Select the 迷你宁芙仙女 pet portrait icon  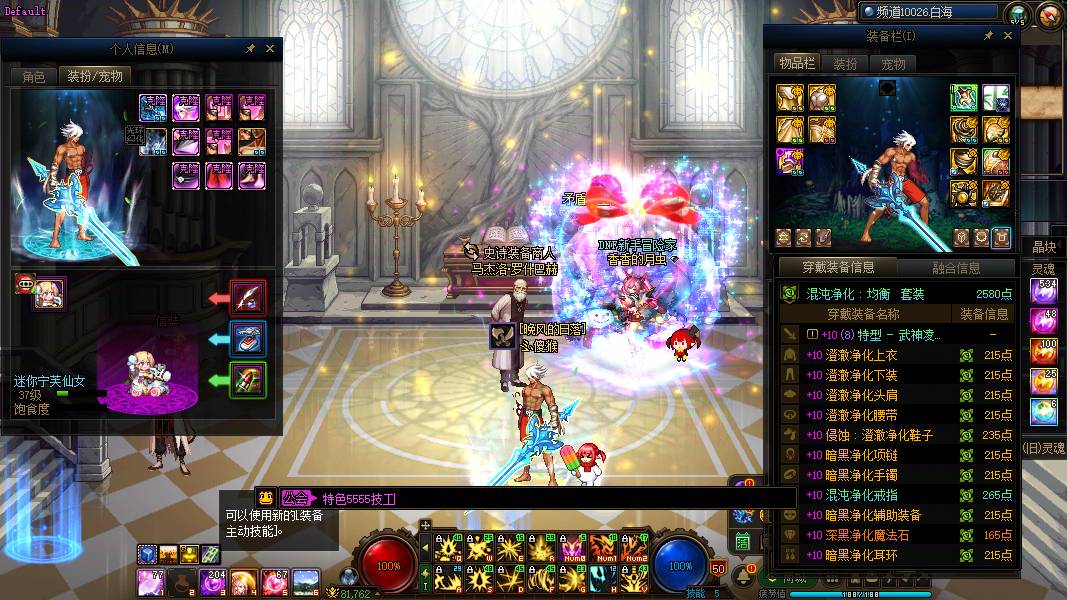point(49,293)
